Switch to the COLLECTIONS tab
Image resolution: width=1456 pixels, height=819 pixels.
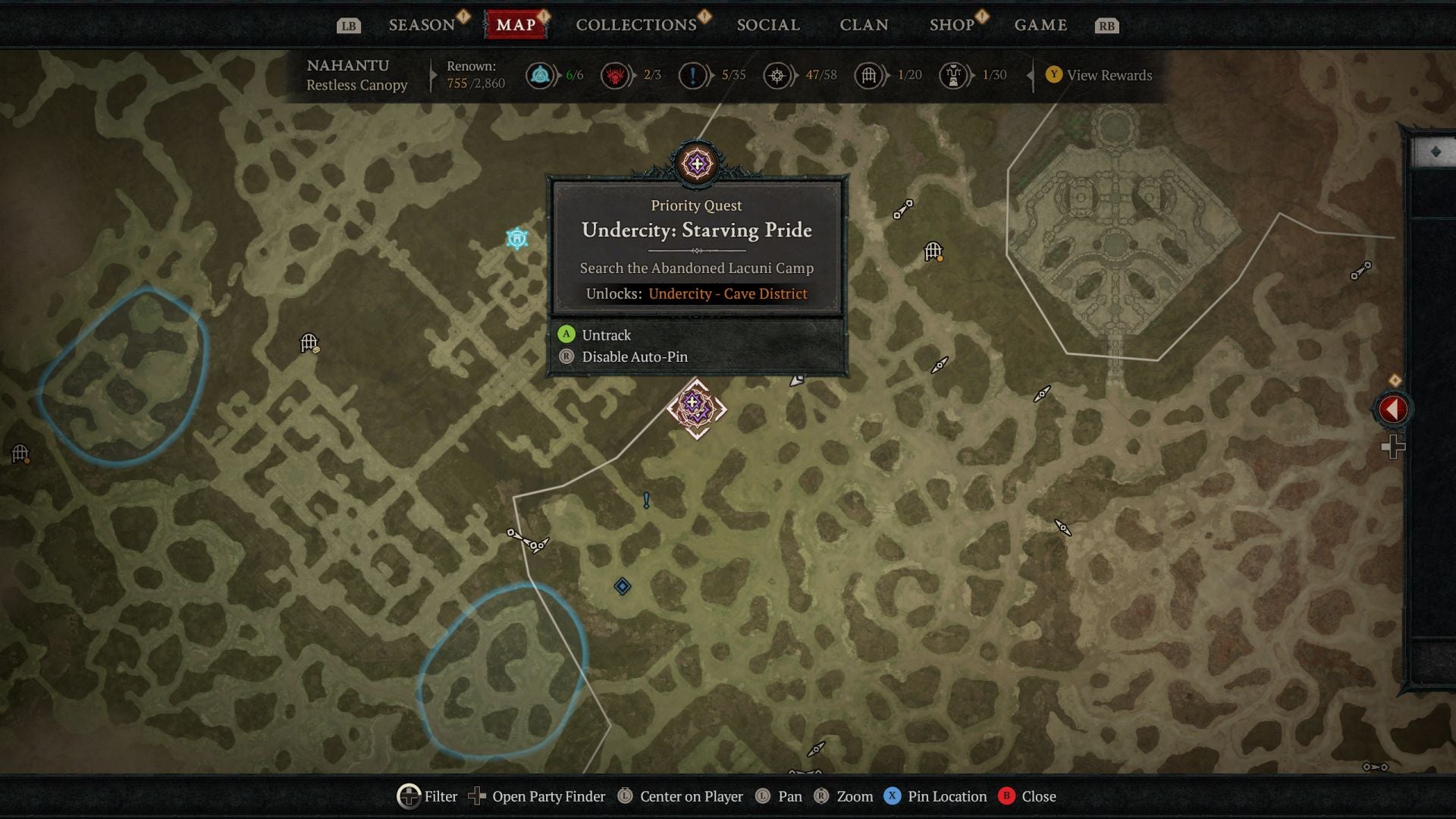point(635,24)
